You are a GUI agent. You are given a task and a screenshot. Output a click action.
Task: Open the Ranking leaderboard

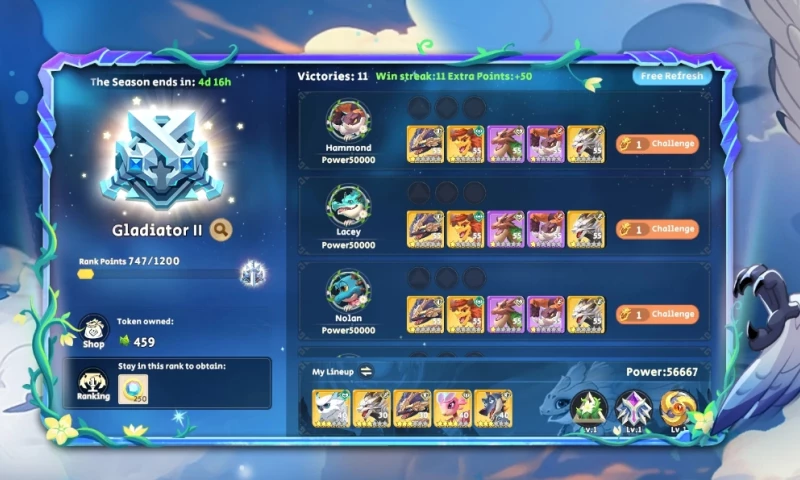pos(93,384)
